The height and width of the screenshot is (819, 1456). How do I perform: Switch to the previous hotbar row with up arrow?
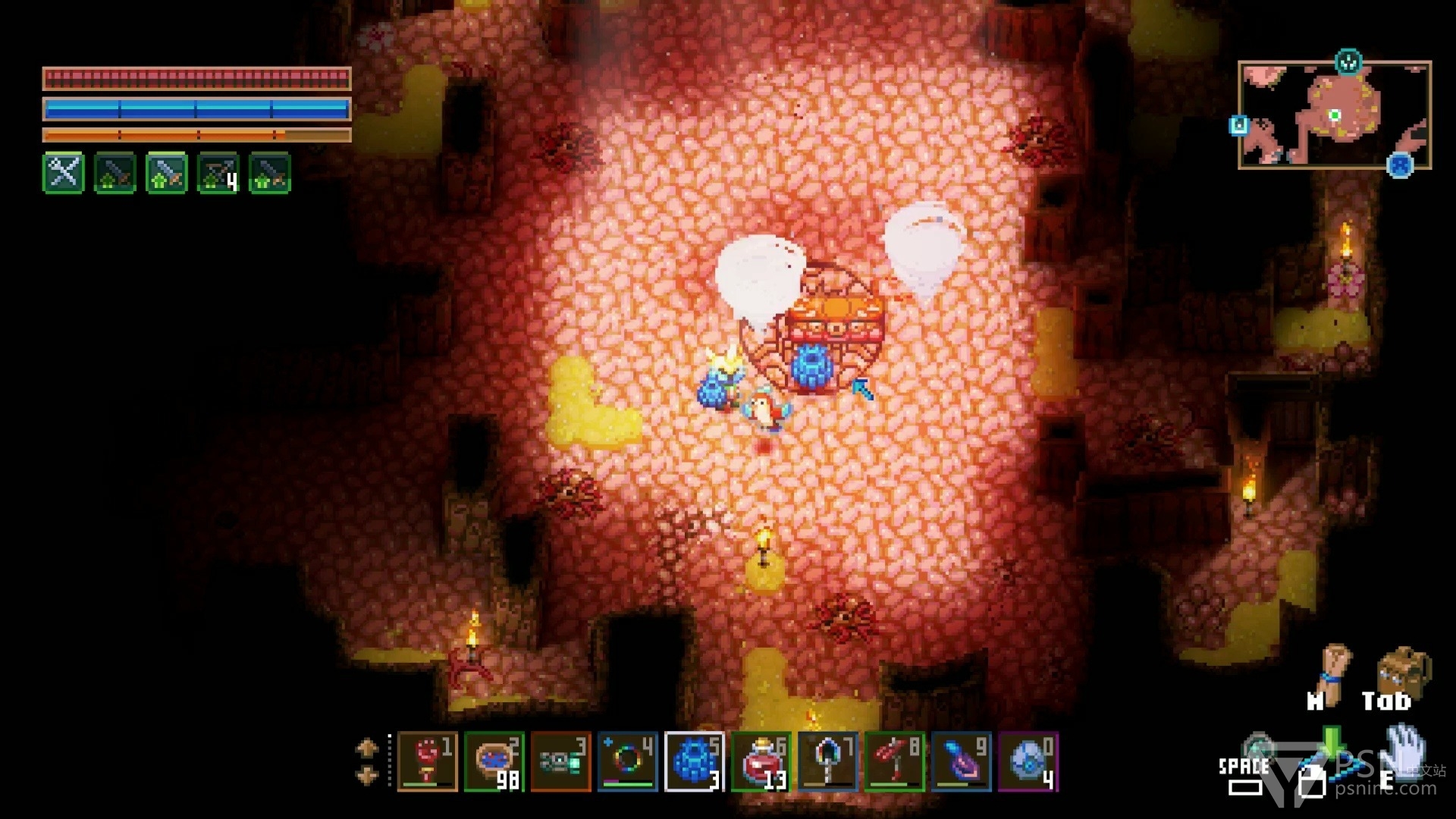(x=367, y=748)
